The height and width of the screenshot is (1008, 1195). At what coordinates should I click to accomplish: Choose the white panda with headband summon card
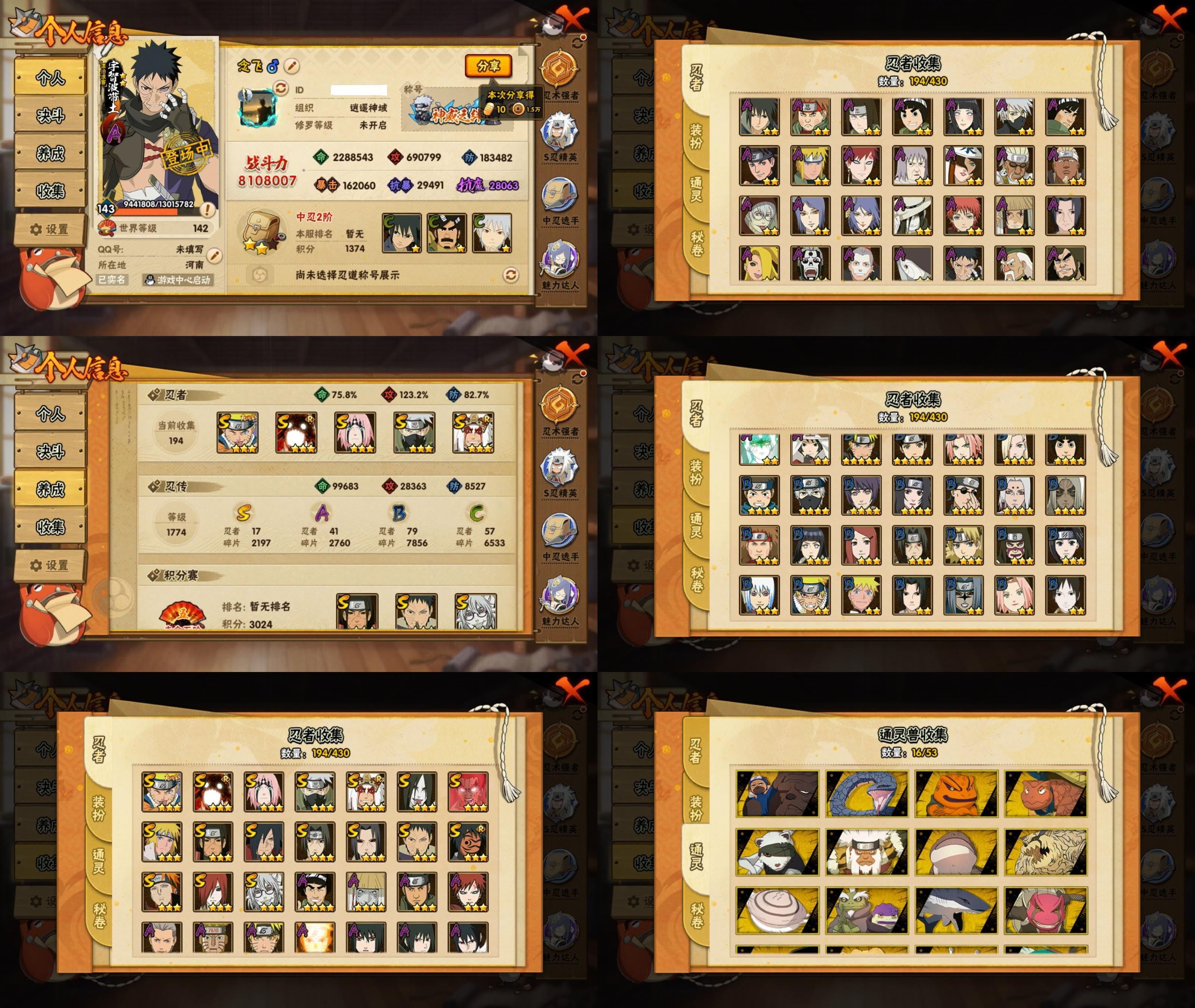pos(777,852)
